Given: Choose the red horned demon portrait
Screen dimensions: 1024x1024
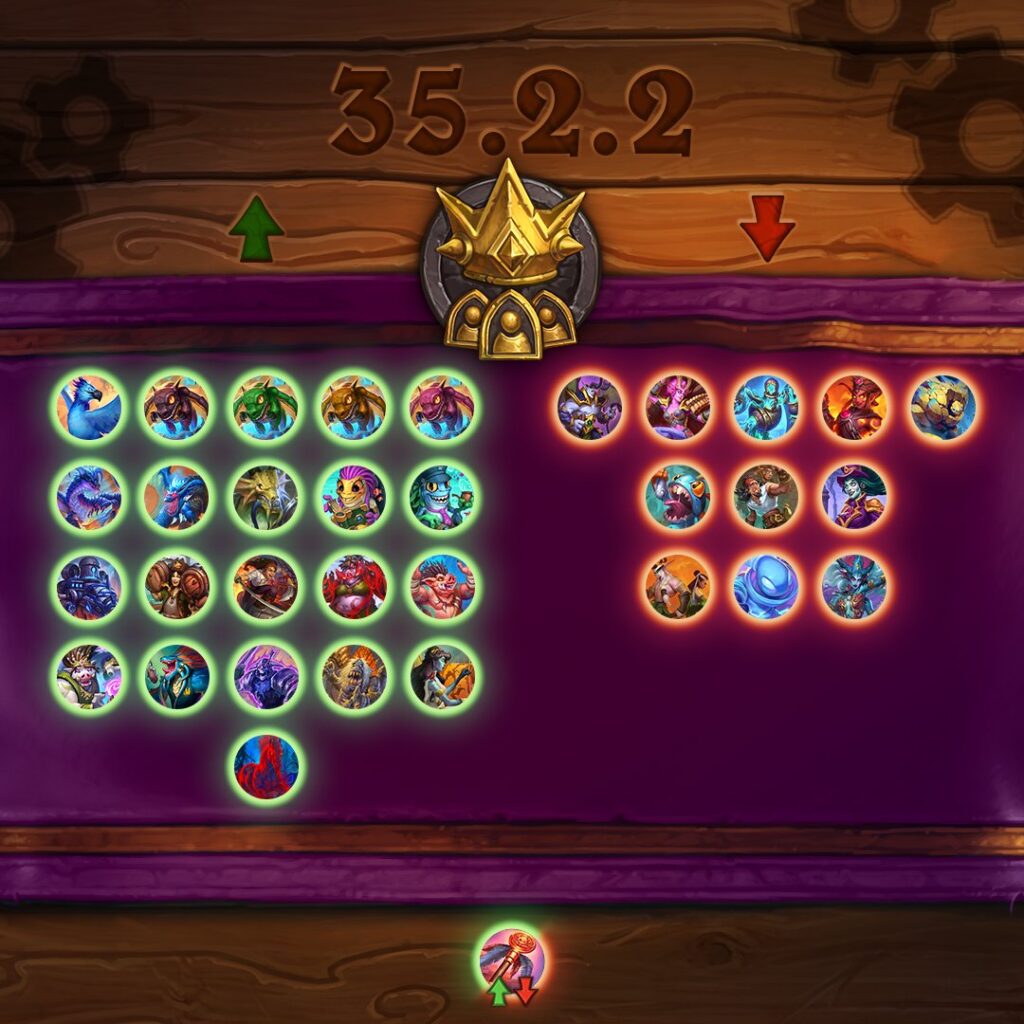Looking at the screenshot, I should point(354,587).
